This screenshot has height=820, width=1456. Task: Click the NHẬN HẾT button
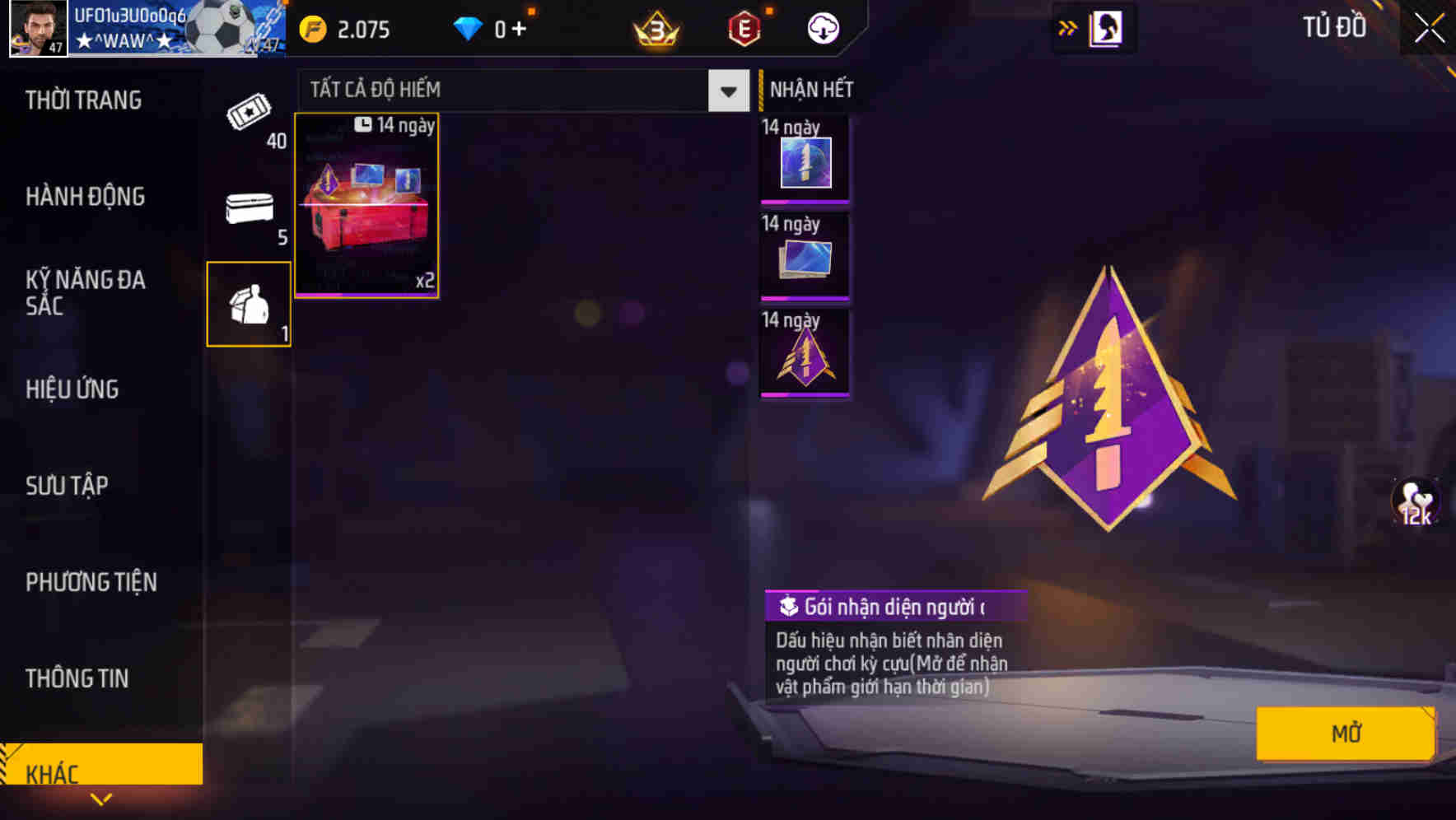coord(810,89)
